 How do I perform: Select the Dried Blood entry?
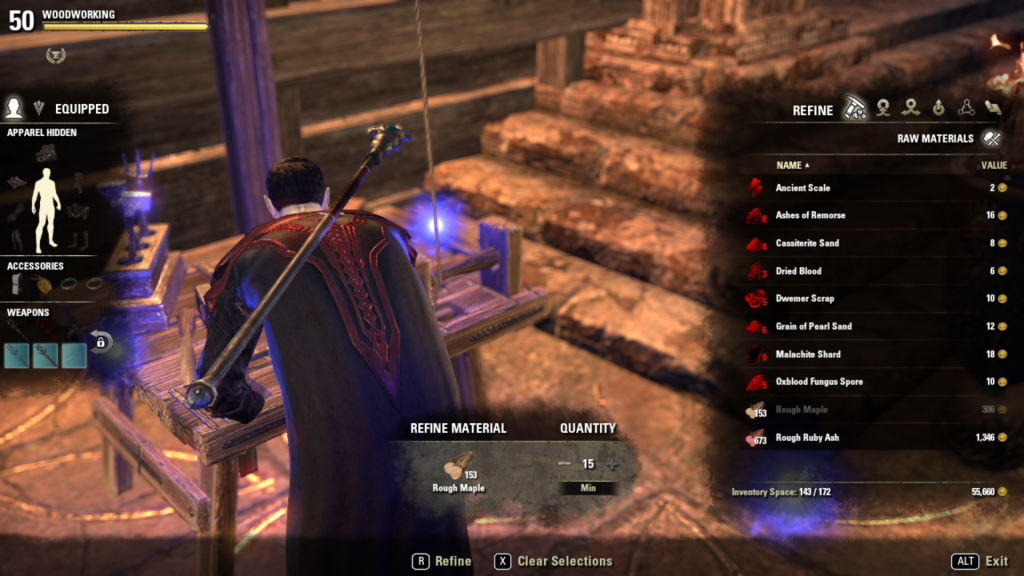point(798,271)
